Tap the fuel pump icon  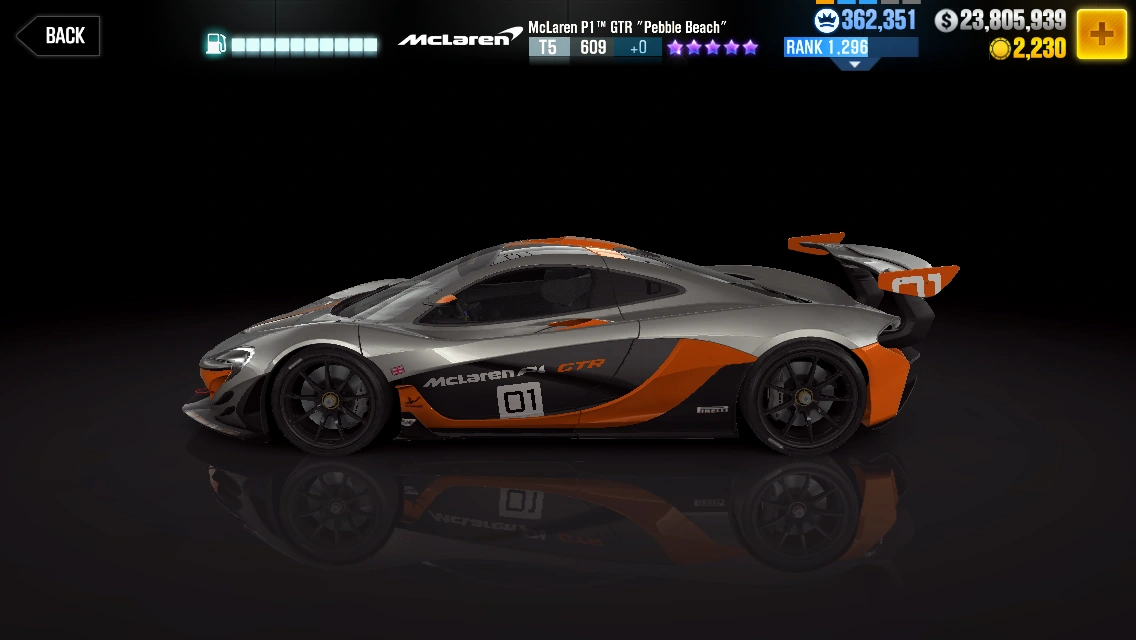tap(215, 44)
